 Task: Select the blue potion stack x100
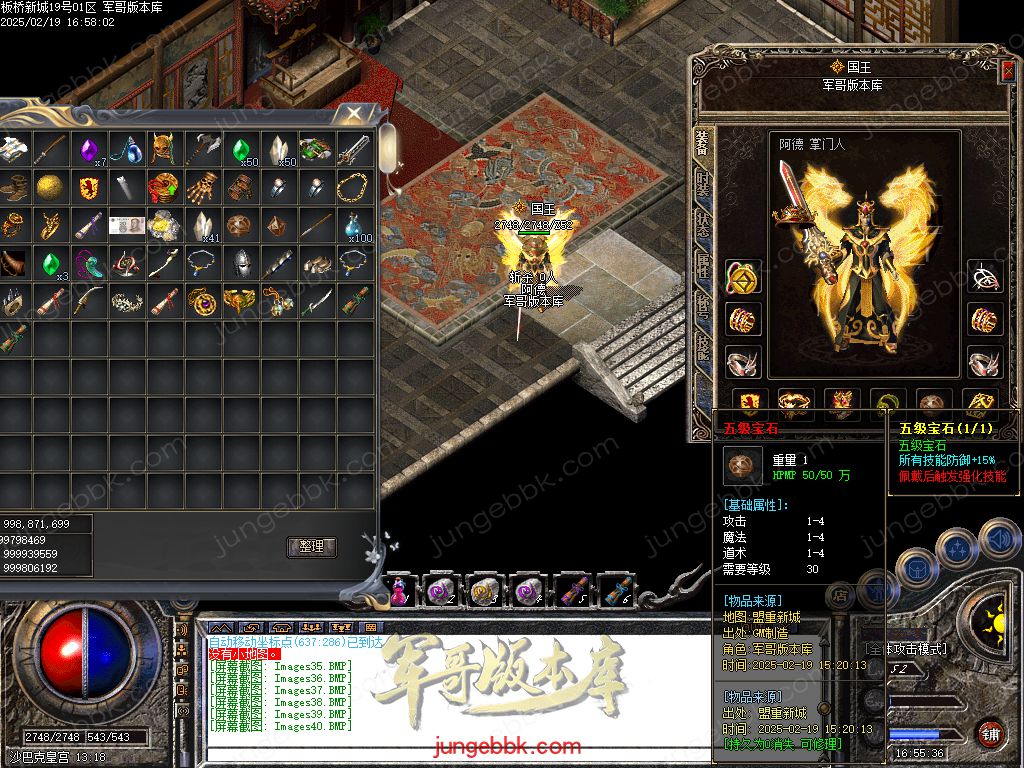[353, 224]
